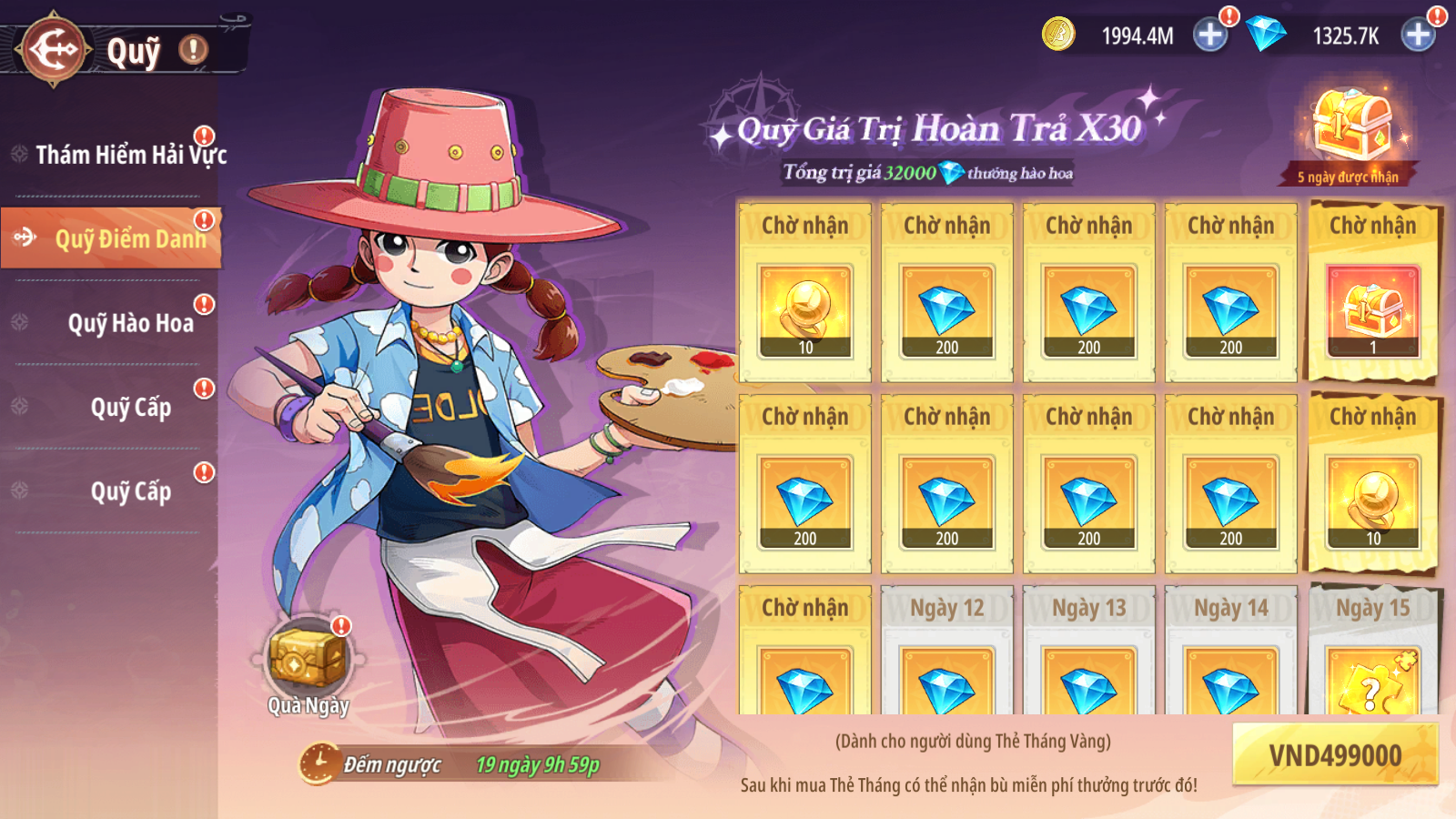1456x819 pixels.
Task: Go back using the anchor icon
Action: pyautogui.click(x=55, y=49)
